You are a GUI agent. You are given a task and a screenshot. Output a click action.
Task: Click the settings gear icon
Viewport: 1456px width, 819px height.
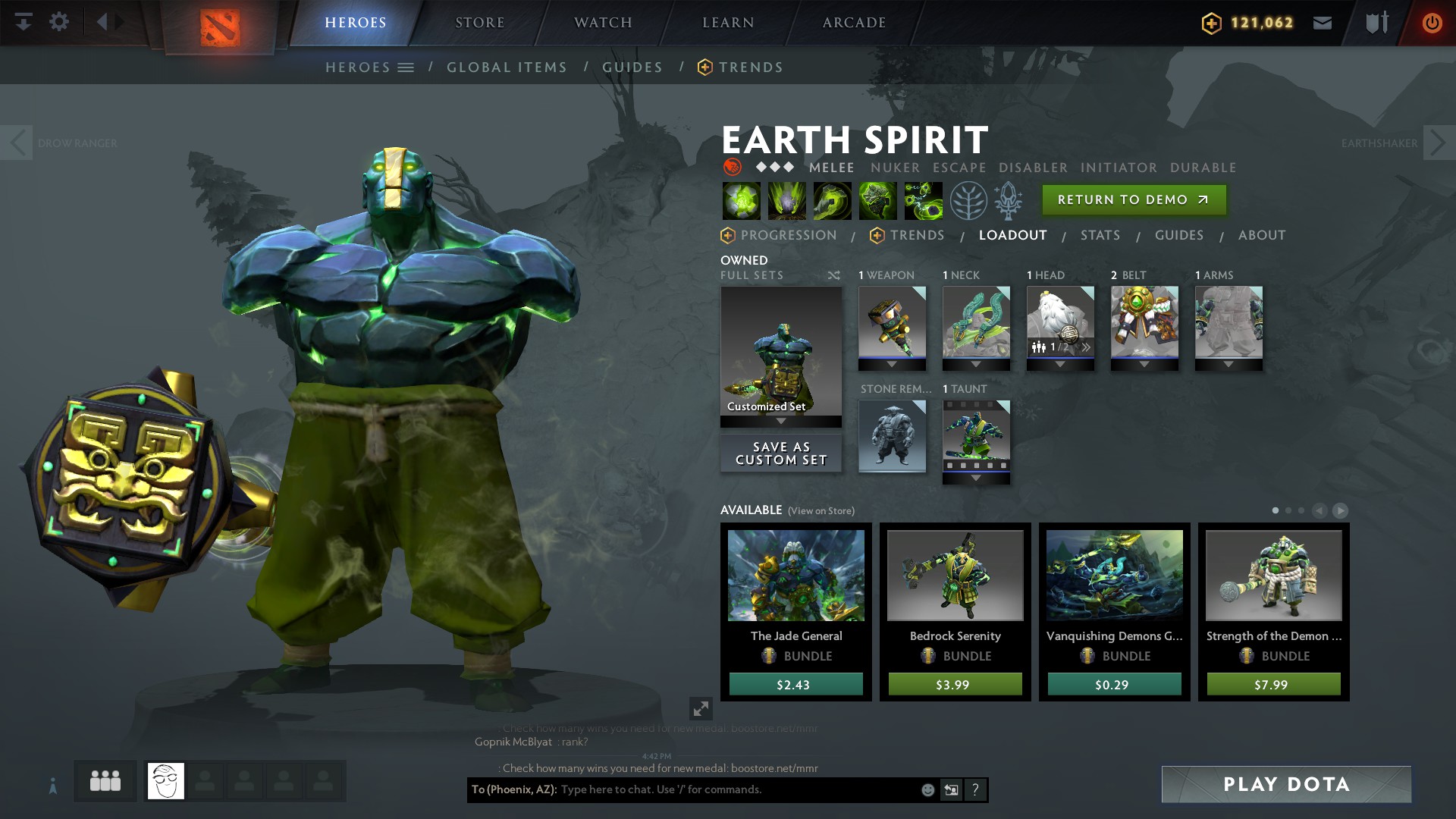pos(59,21)
